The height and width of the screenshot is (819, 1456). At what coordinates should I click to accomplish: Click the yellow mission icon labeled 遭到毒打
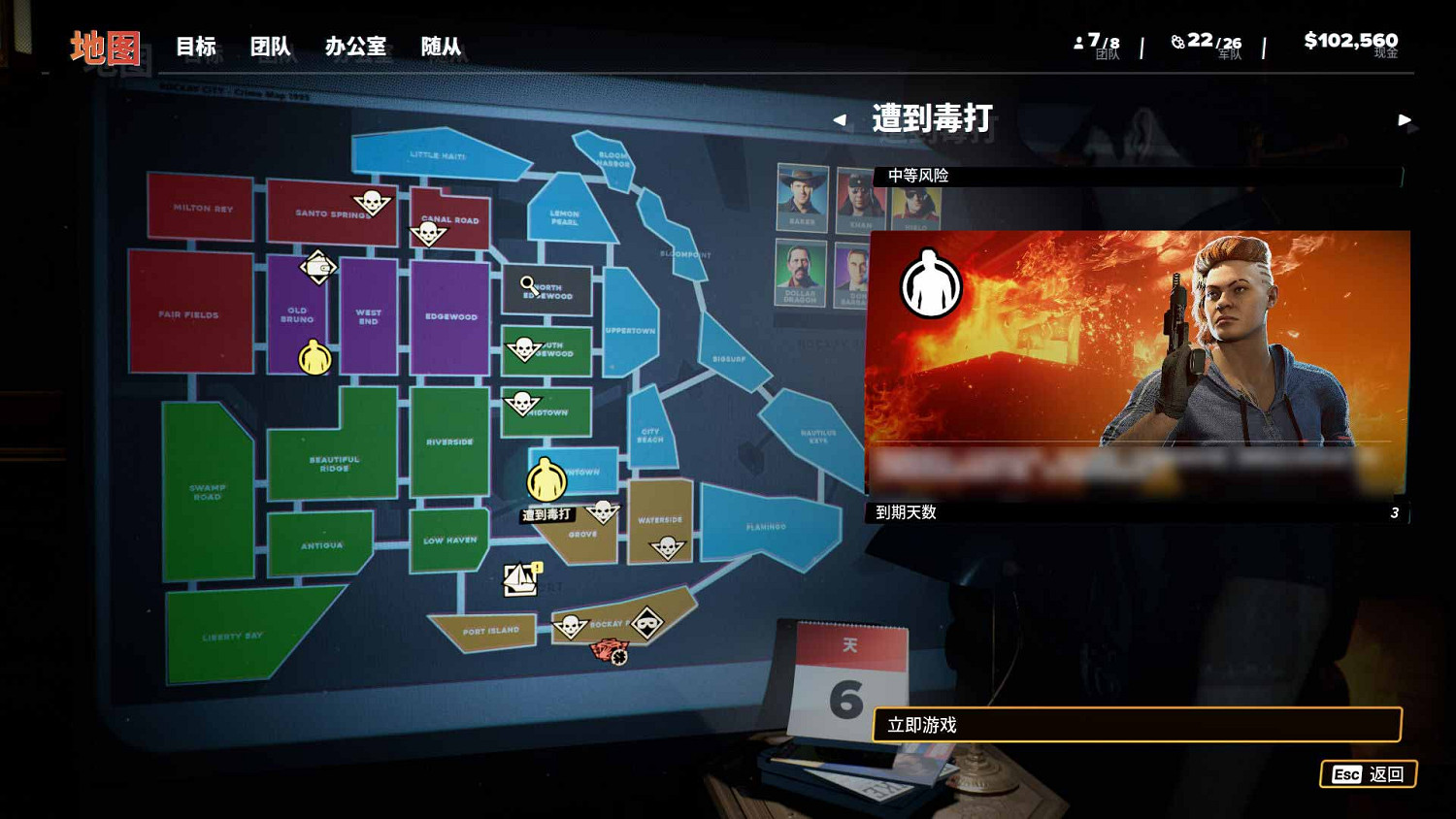pos(546,475)
